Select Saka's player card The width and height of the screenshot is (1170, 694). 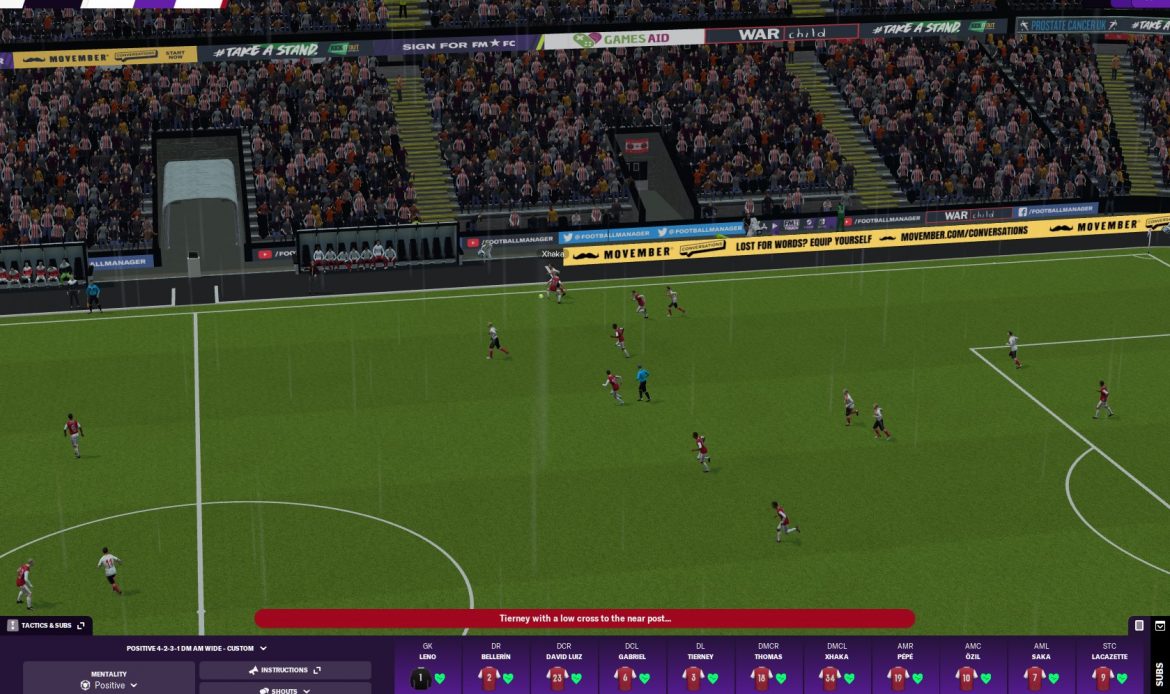[1041, 668]
